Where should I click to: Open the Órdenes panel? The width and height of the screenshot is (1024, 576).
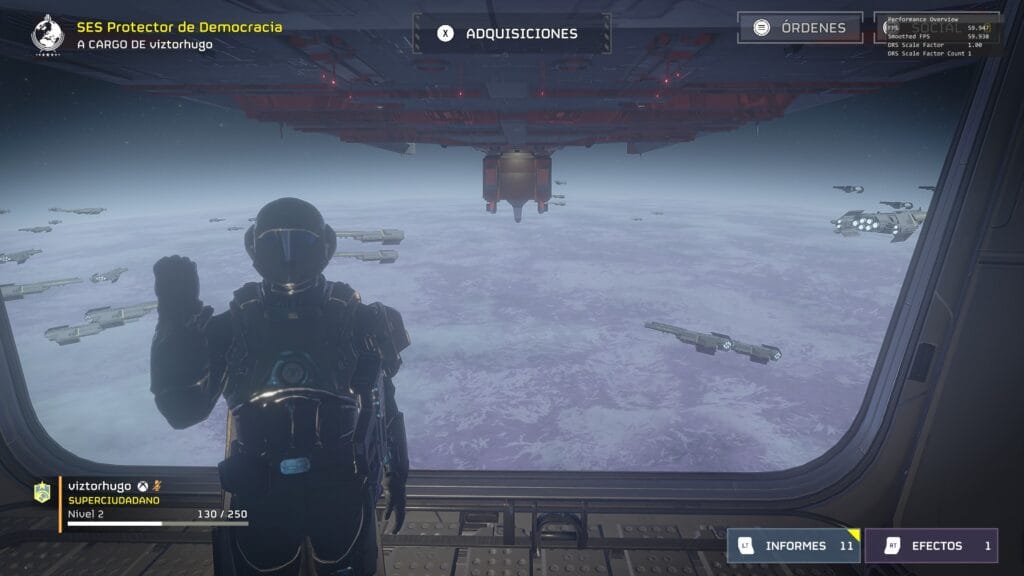pos(799,28)
